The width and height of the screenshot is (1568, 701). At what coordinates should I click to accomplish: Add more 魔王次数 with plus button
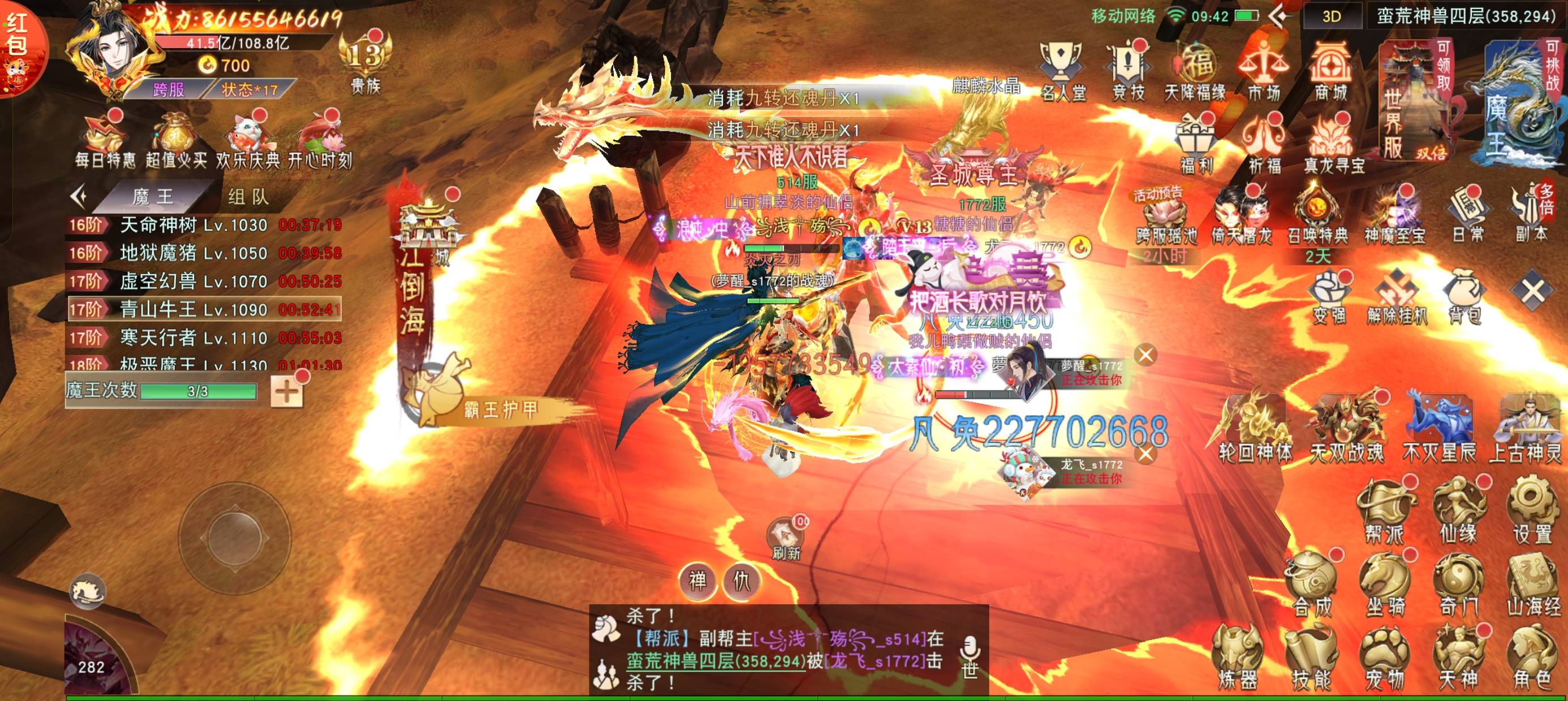(x=287, y=391)
